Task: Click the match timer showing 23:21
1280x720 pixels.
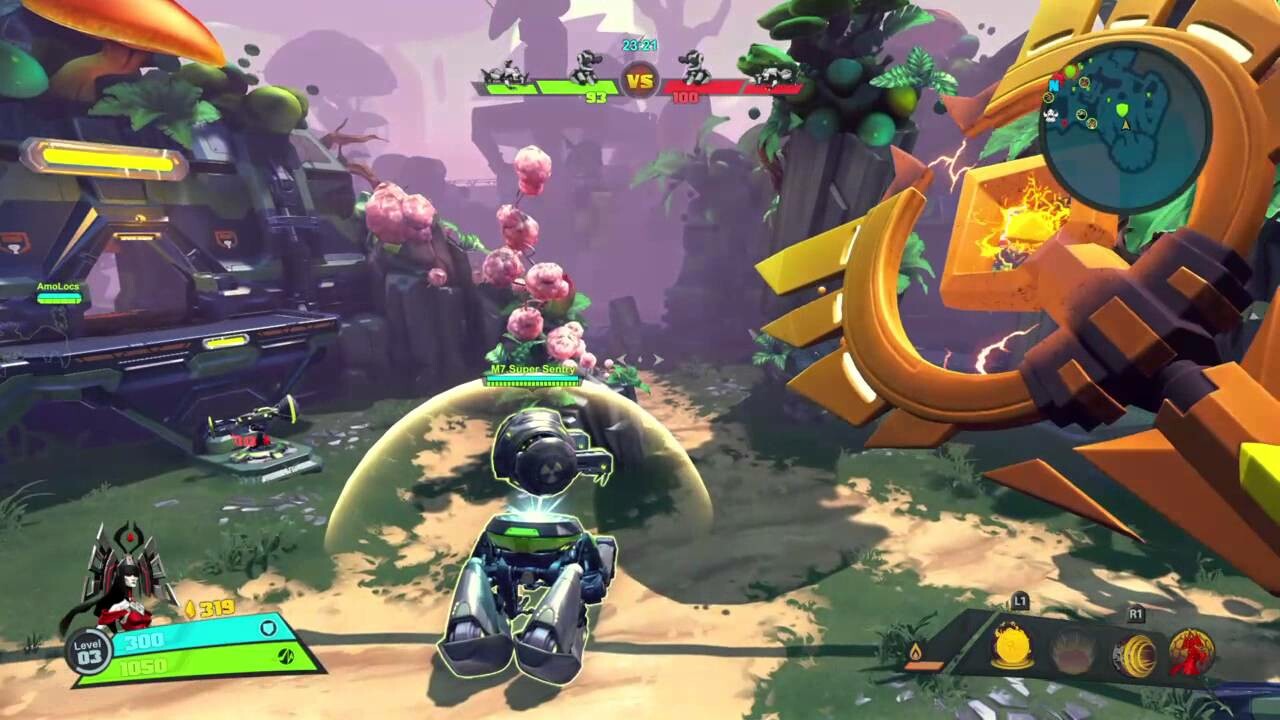Action: (x=640, y=45)
